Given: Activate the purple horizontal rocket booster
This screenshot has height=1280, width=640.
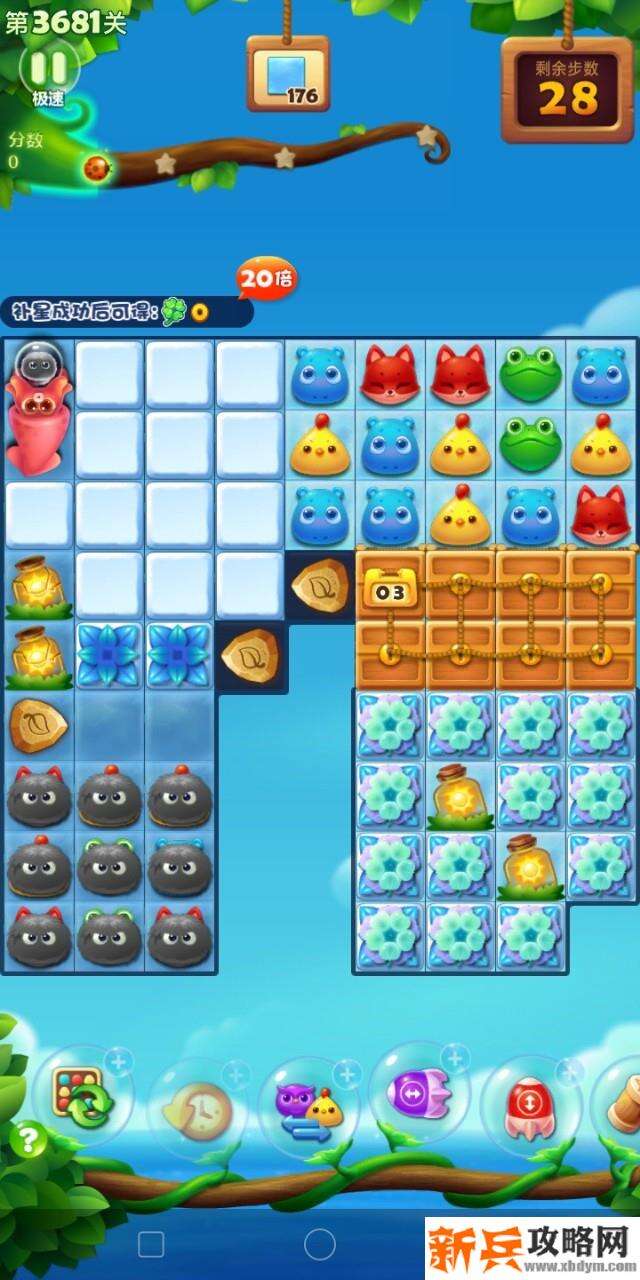Looking at the screenshot, I should tap(419, 1092).
